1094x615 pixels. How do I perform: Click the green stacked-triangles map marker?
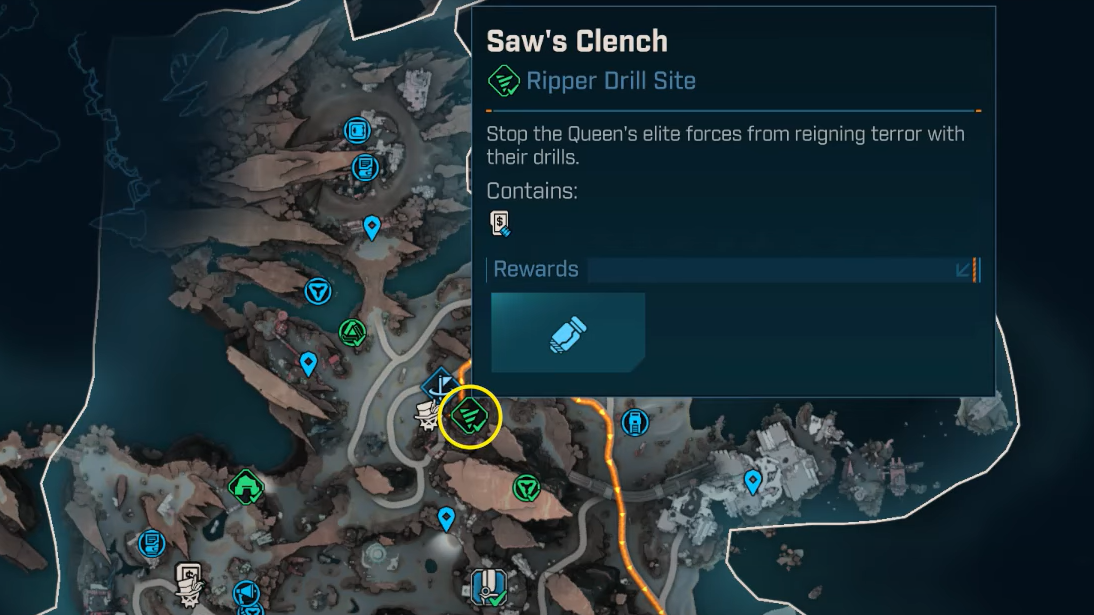click(352, 331)
